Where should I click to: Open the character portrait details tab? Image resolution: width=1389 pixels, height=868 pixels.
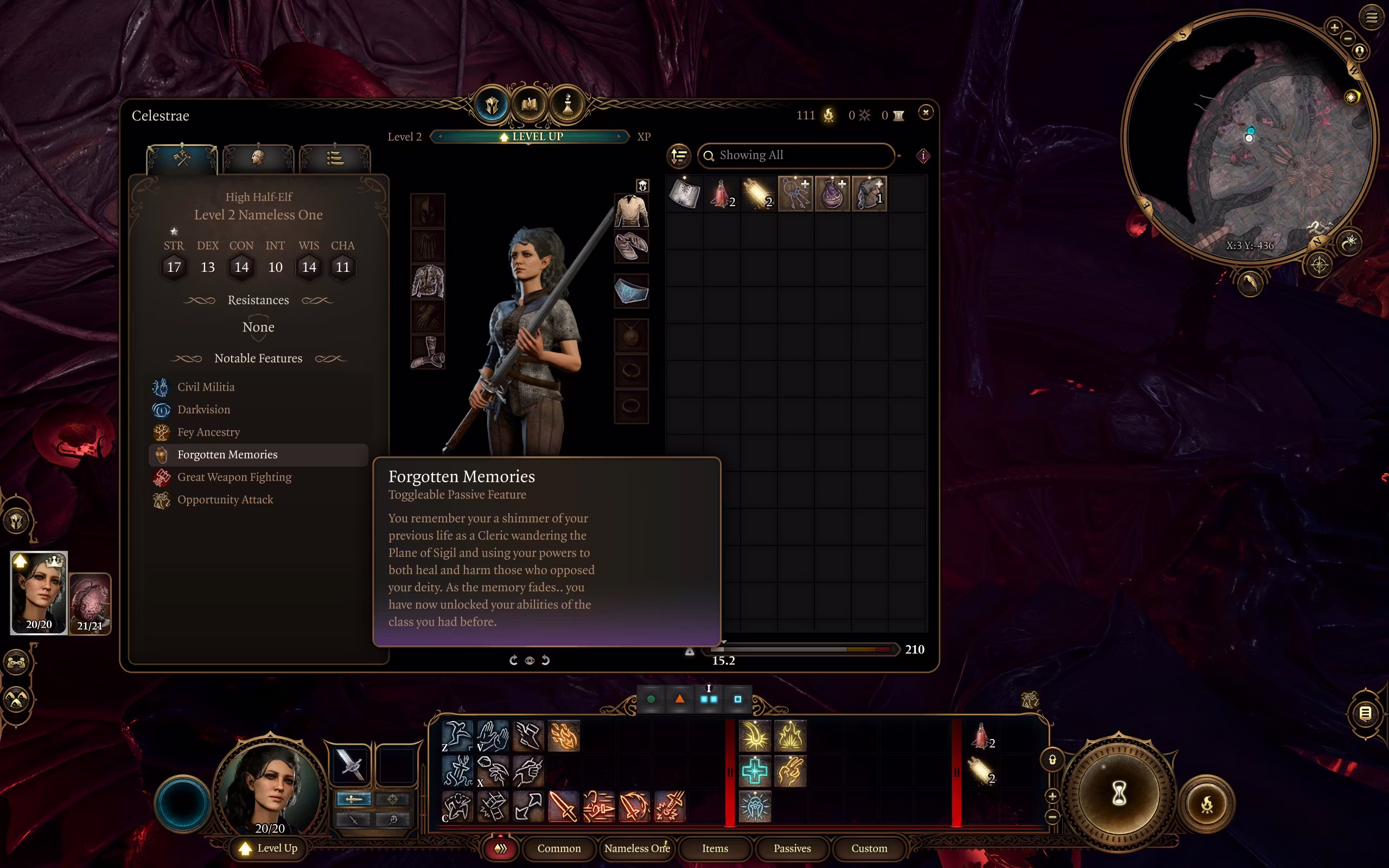pyautogui.click(x=258, y=157)
